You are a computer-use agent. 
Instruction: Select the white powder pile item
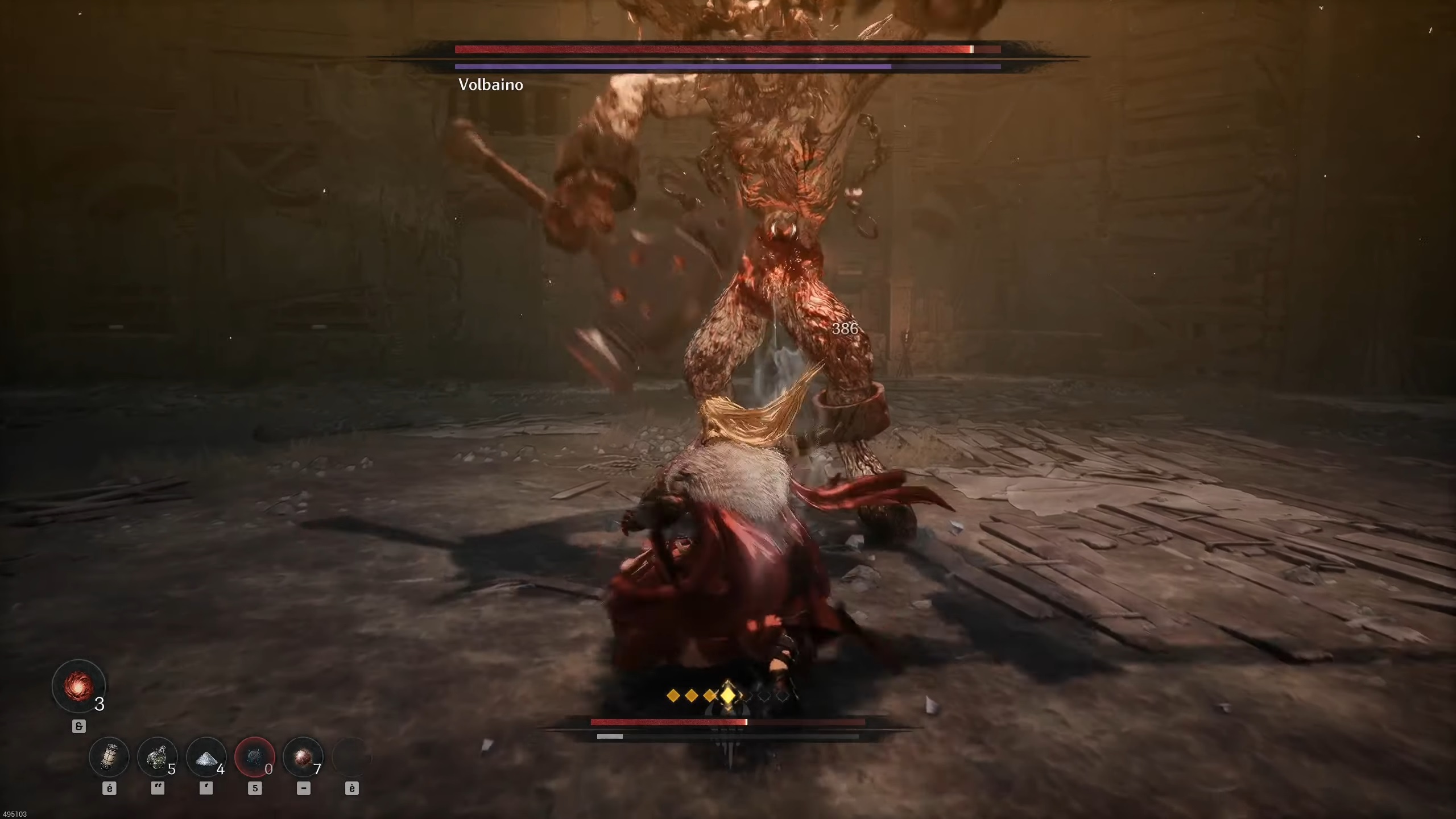pos(206,757)
